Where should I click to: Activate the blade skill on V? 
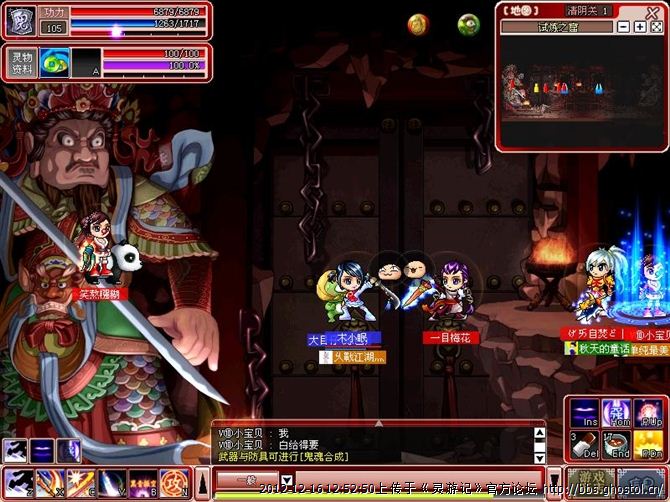click(x=111, y=482)
